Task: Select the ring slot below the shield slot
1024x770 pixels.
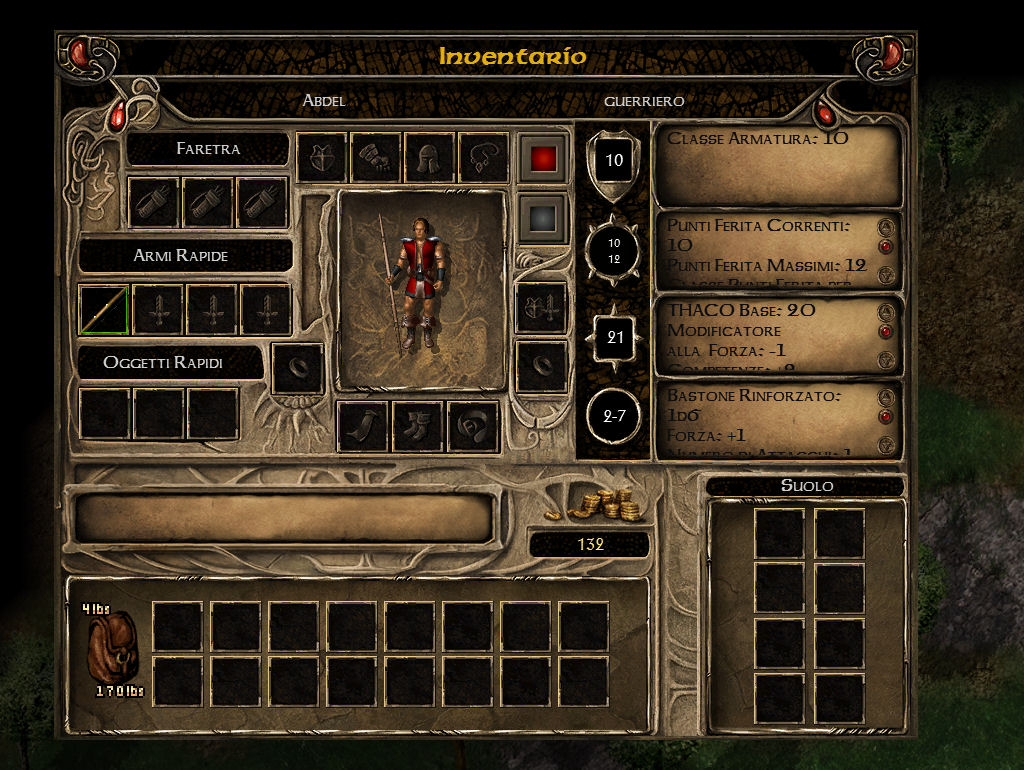Action: click(541, 365)
